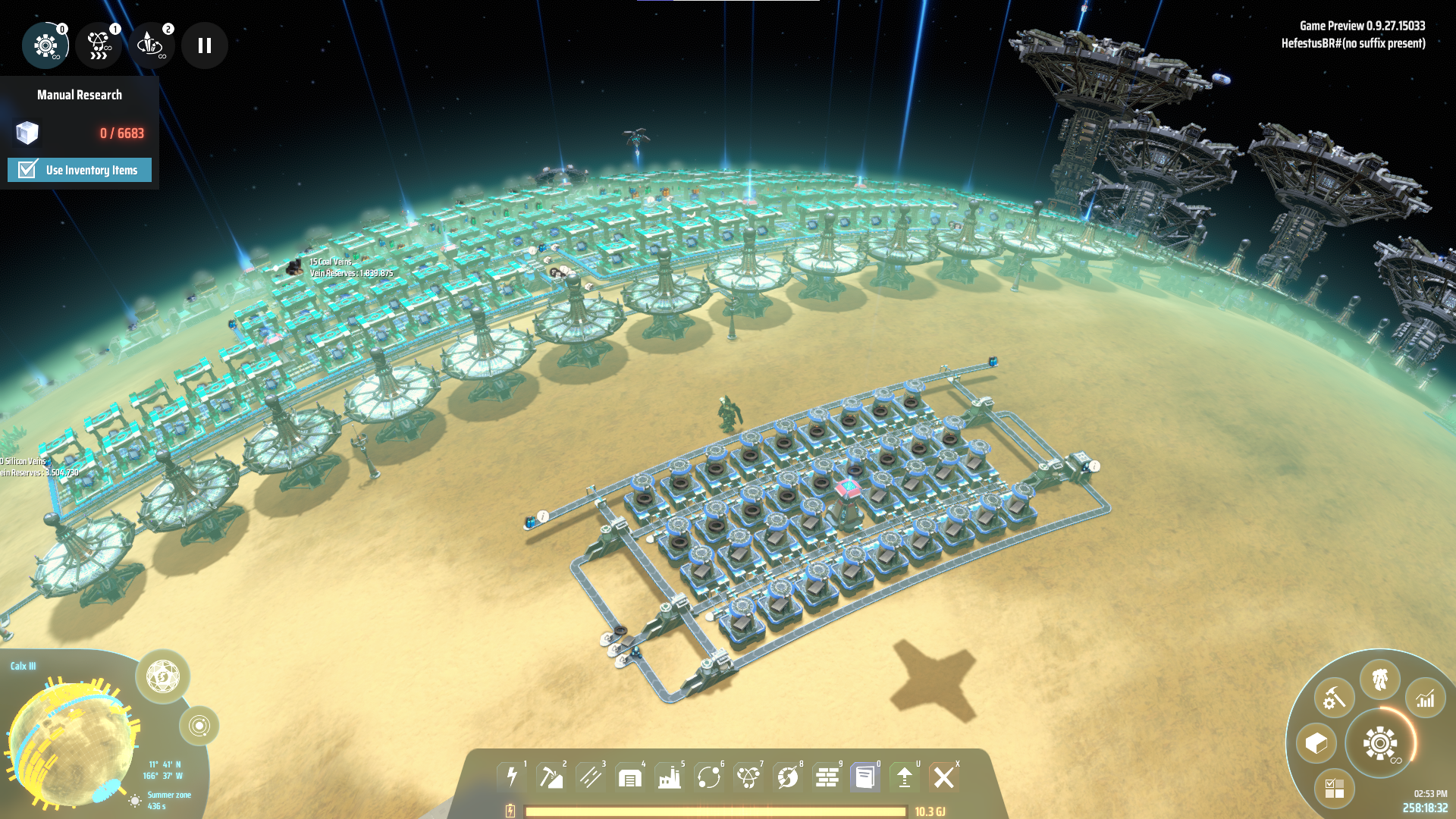1456x819 pixels.
Task: Open the blueprint book tool
Action: pos(865,777)
